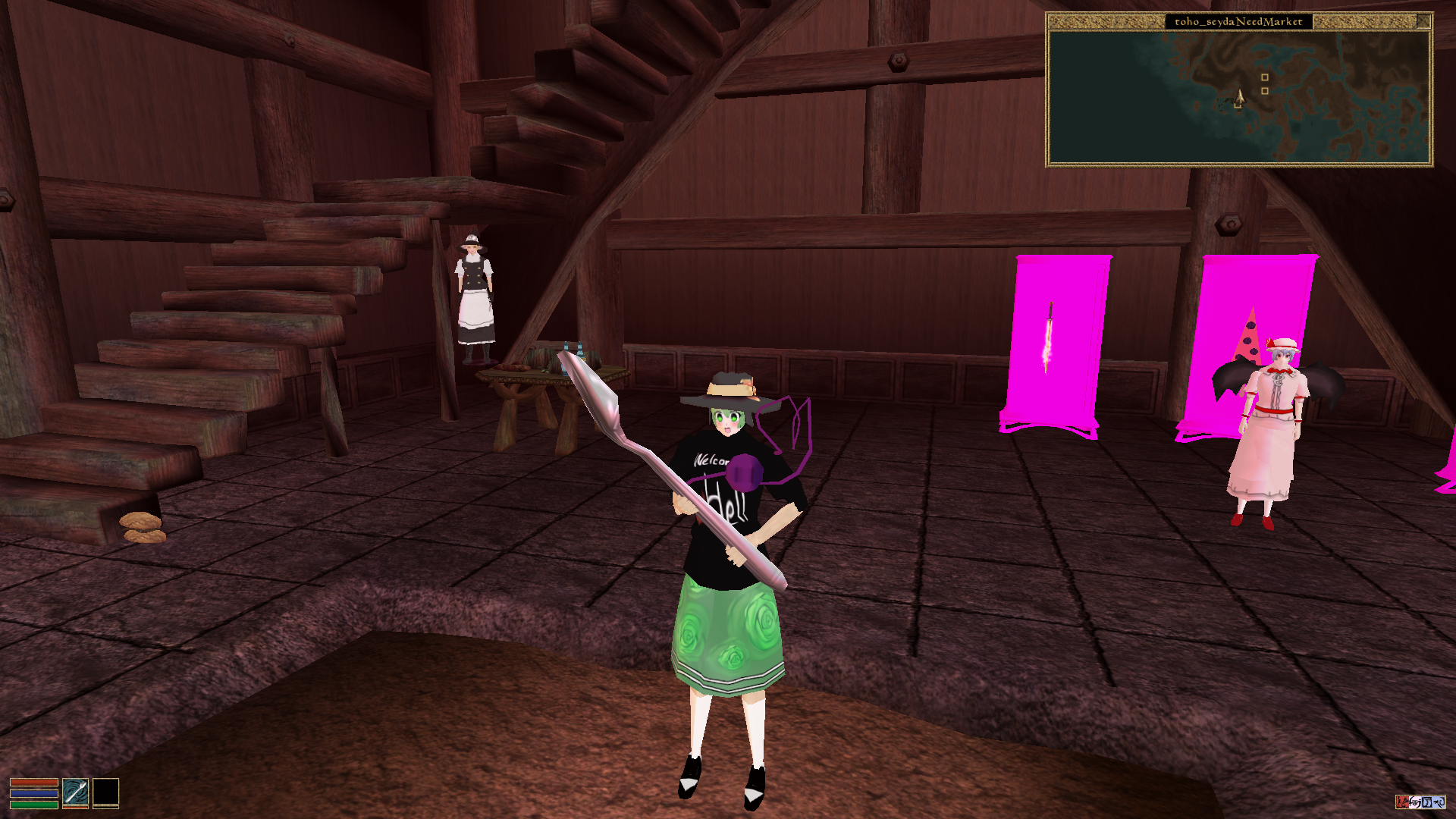Select the equipped fork weapon icon

click(75, 792)
